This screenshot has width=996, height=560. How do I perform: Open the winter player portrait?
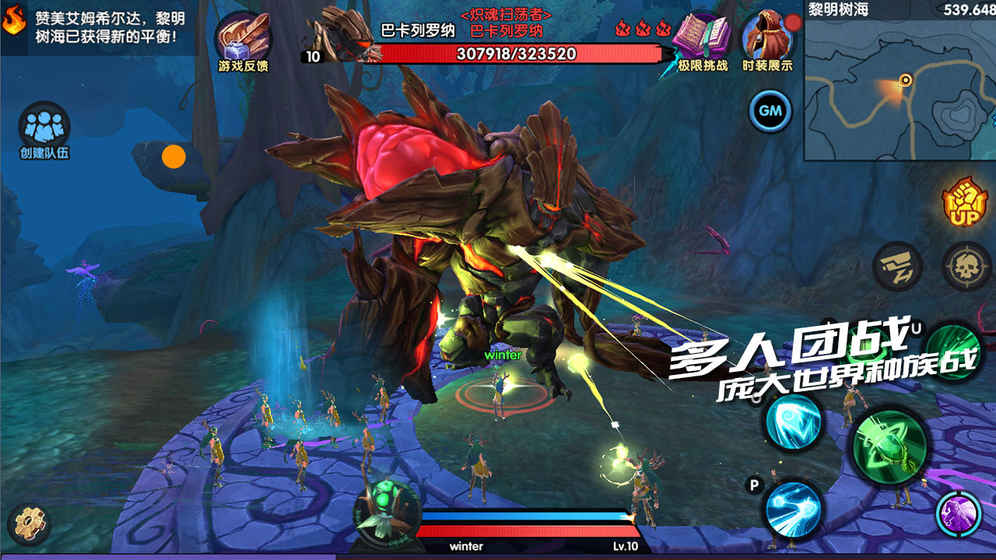coord(386,508)
